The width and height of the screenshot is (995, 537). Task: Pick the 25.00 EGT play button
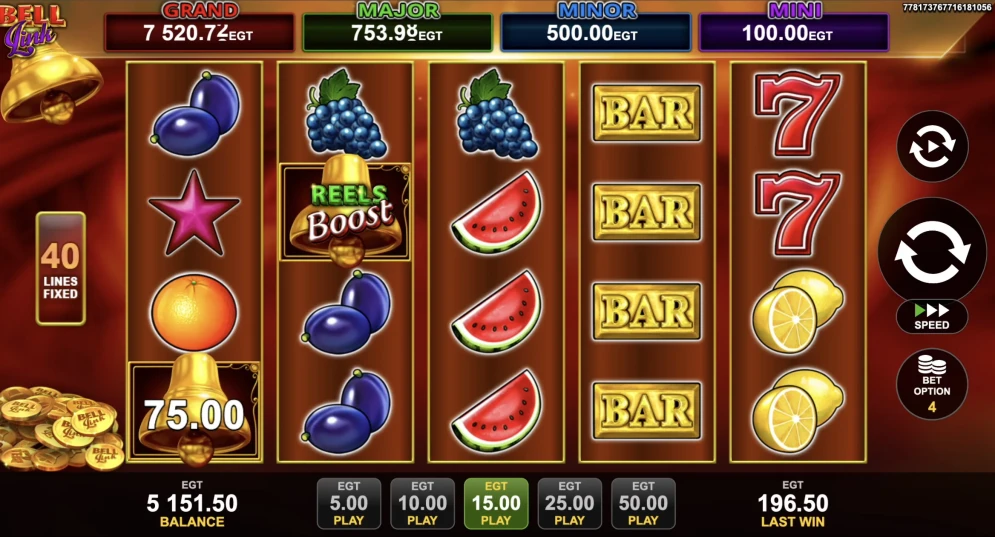tap(569, 503)
